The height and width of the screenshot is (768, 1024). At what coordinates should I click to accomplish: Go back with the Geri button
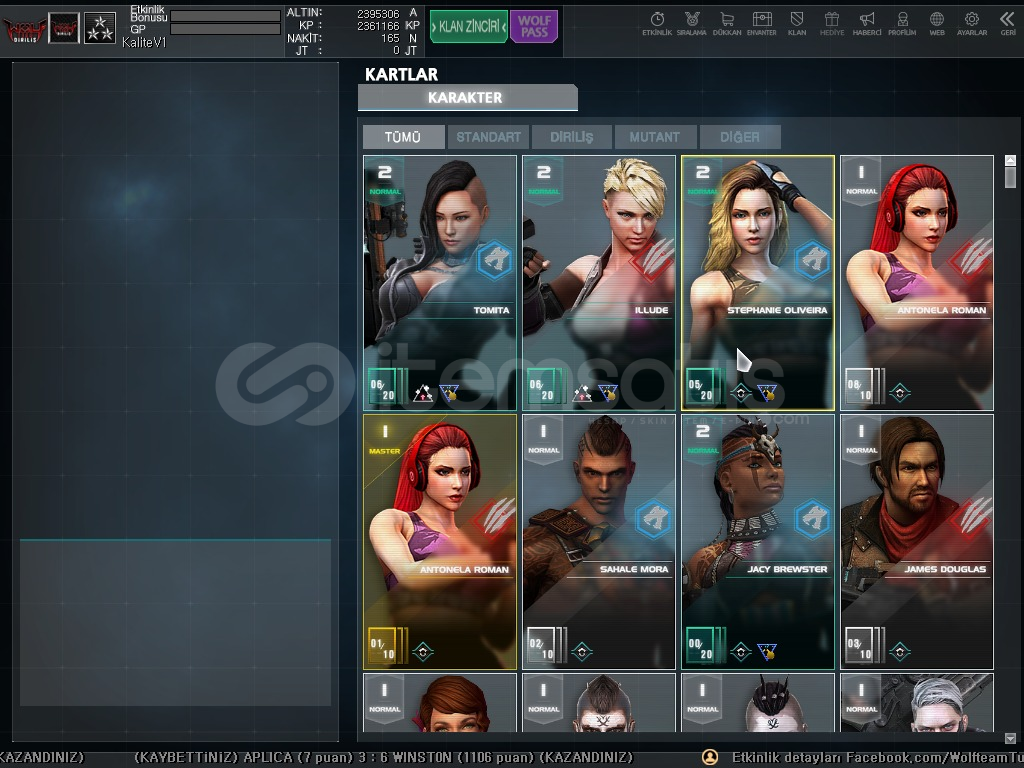pyautogui.click(x=1007, y=23)
